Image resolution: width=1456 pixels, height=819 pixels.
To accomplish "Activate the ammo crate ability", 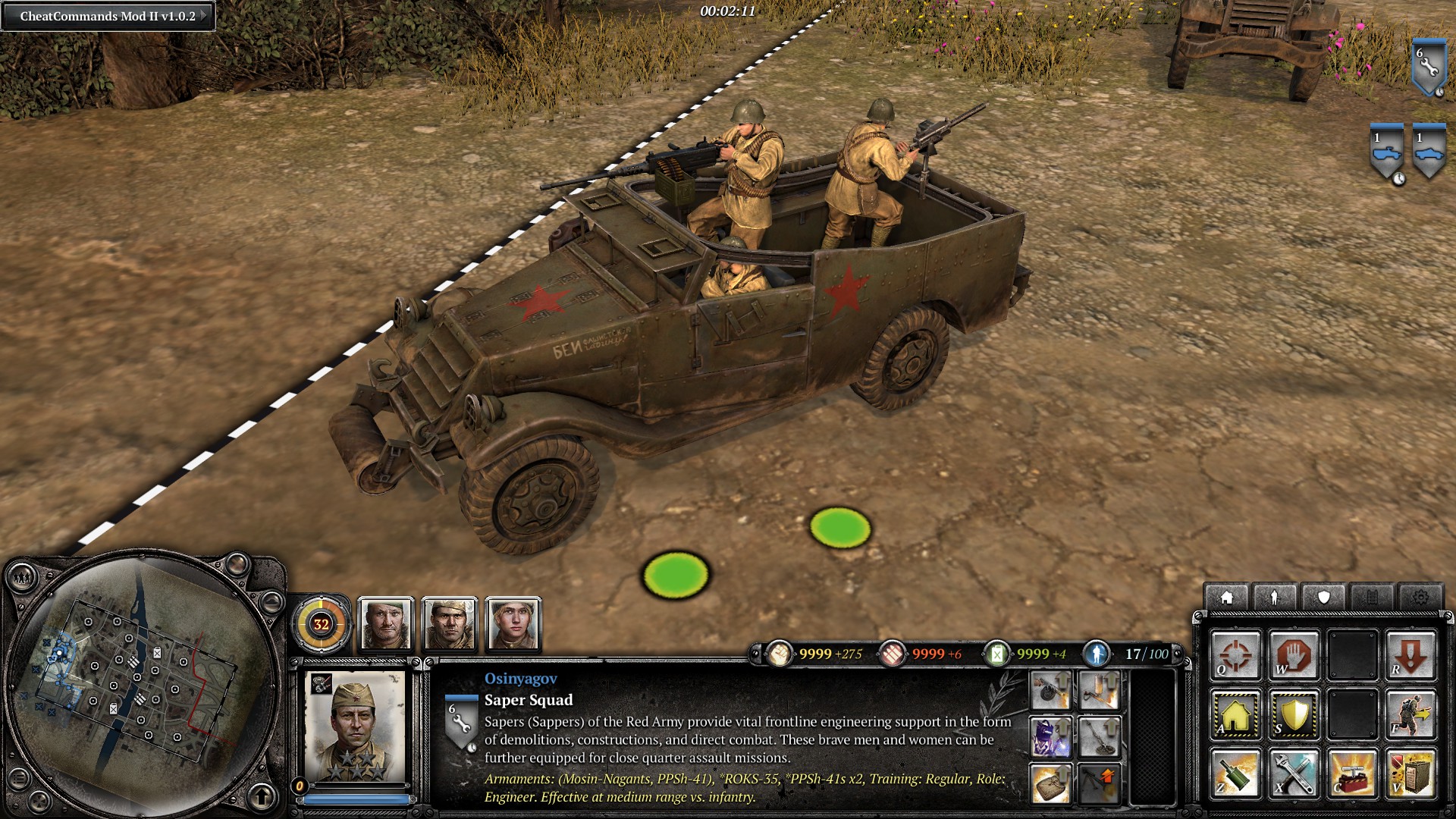I will [x=1410, y=773].
